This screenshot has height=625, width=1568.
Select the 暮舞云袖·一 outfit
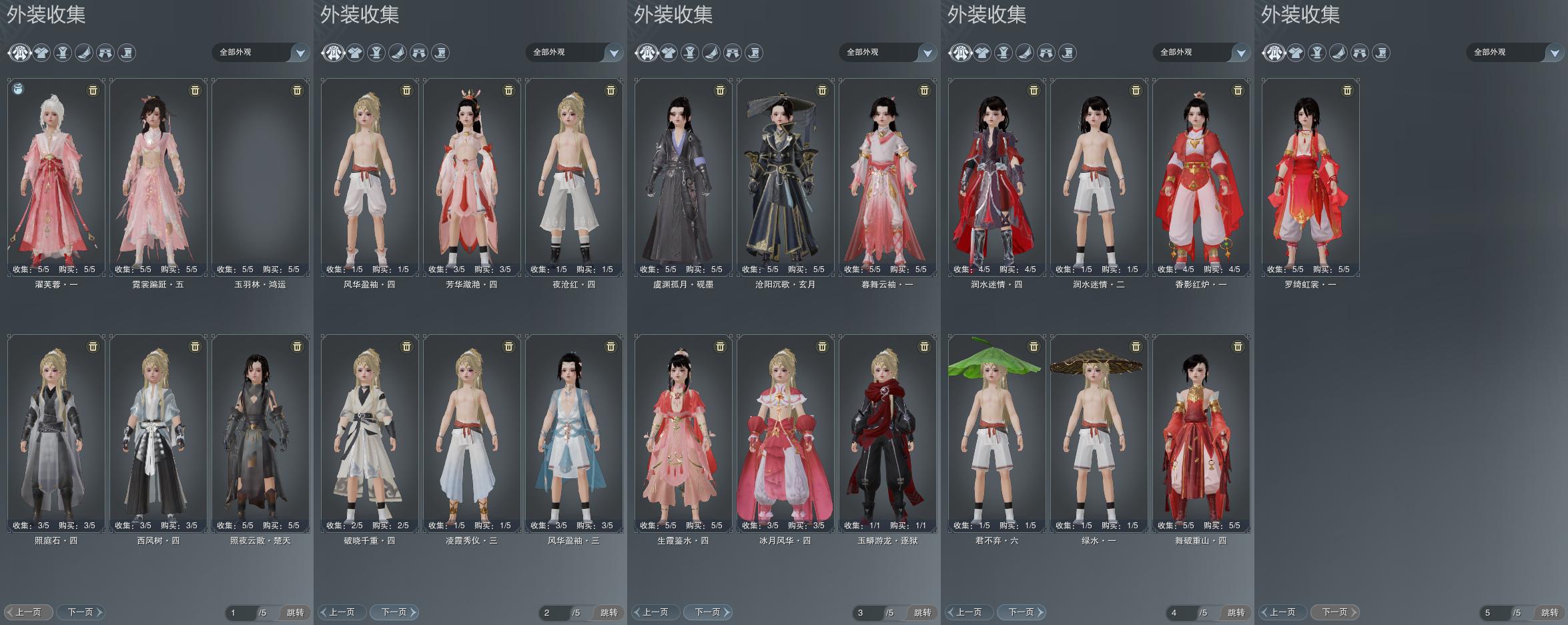(887, 177)
